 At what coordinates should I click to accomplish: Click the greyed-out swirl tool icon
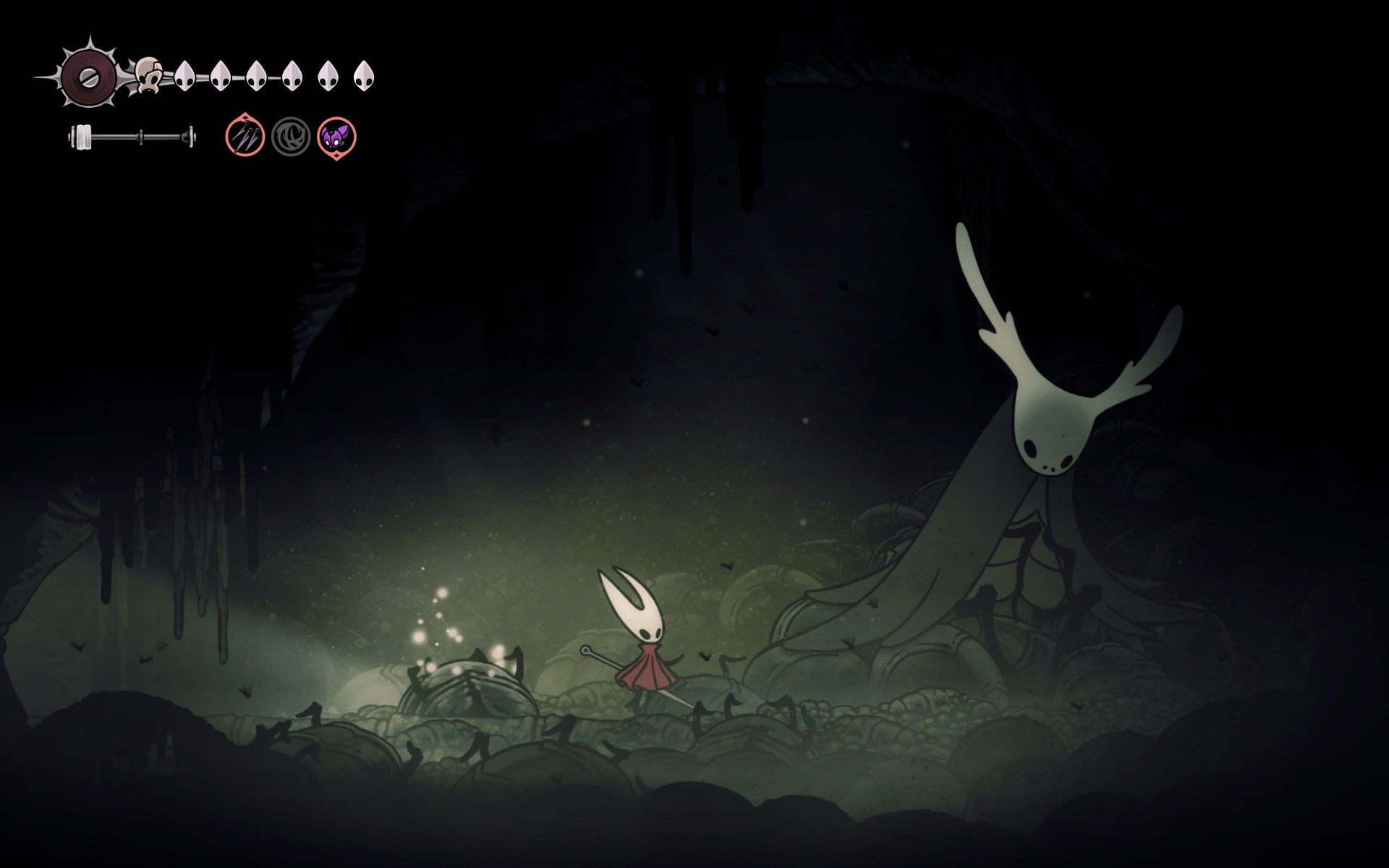[x=291, y=137]
